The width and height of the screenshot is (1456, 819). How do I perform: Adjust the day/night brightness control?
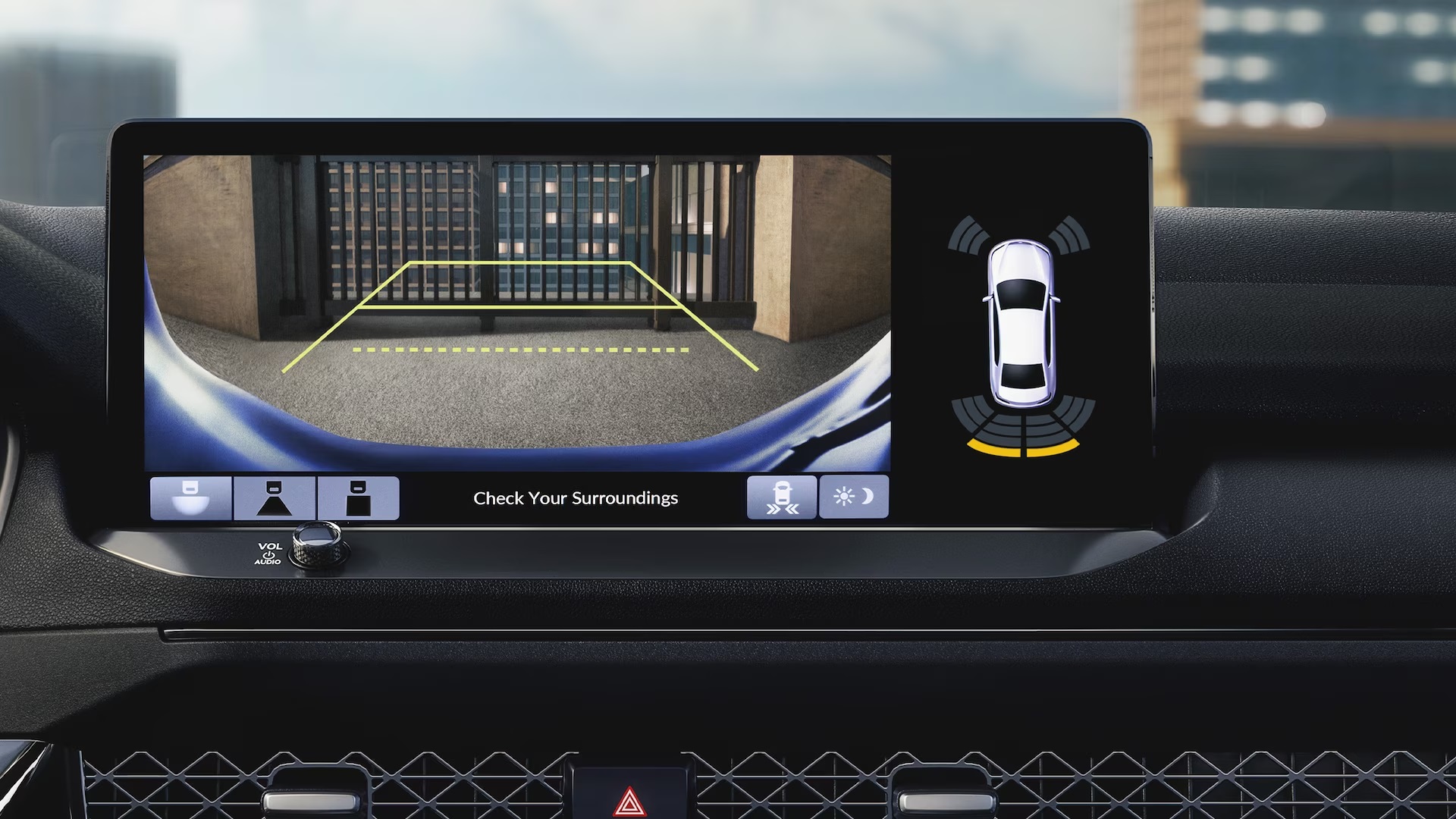point(853,497)
